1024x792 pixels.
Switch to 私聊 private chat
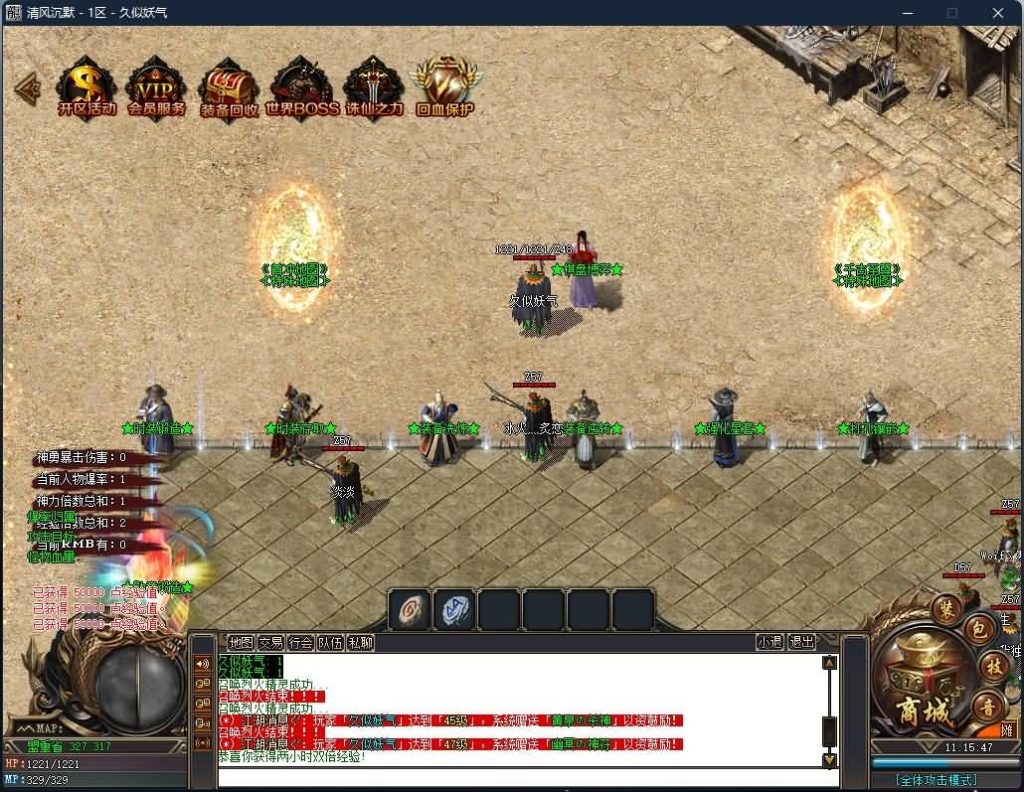[x=361, y=642]
